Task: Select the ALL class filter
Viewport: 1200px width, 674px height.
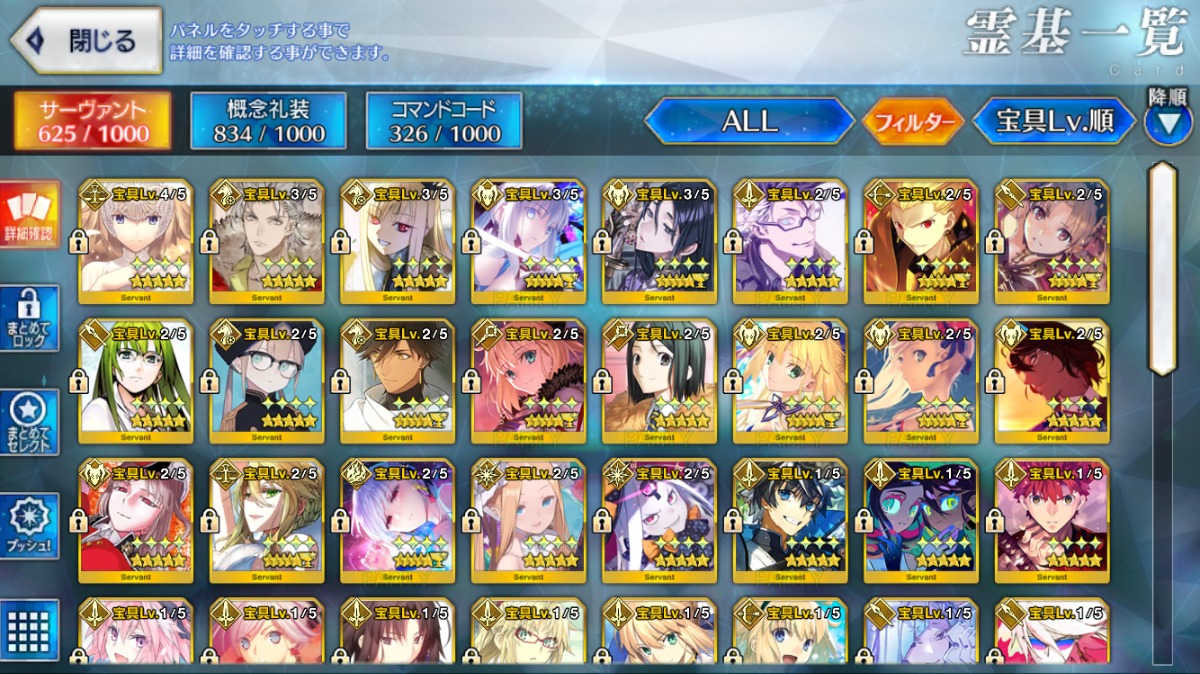Action: click(x=750, y=121)
